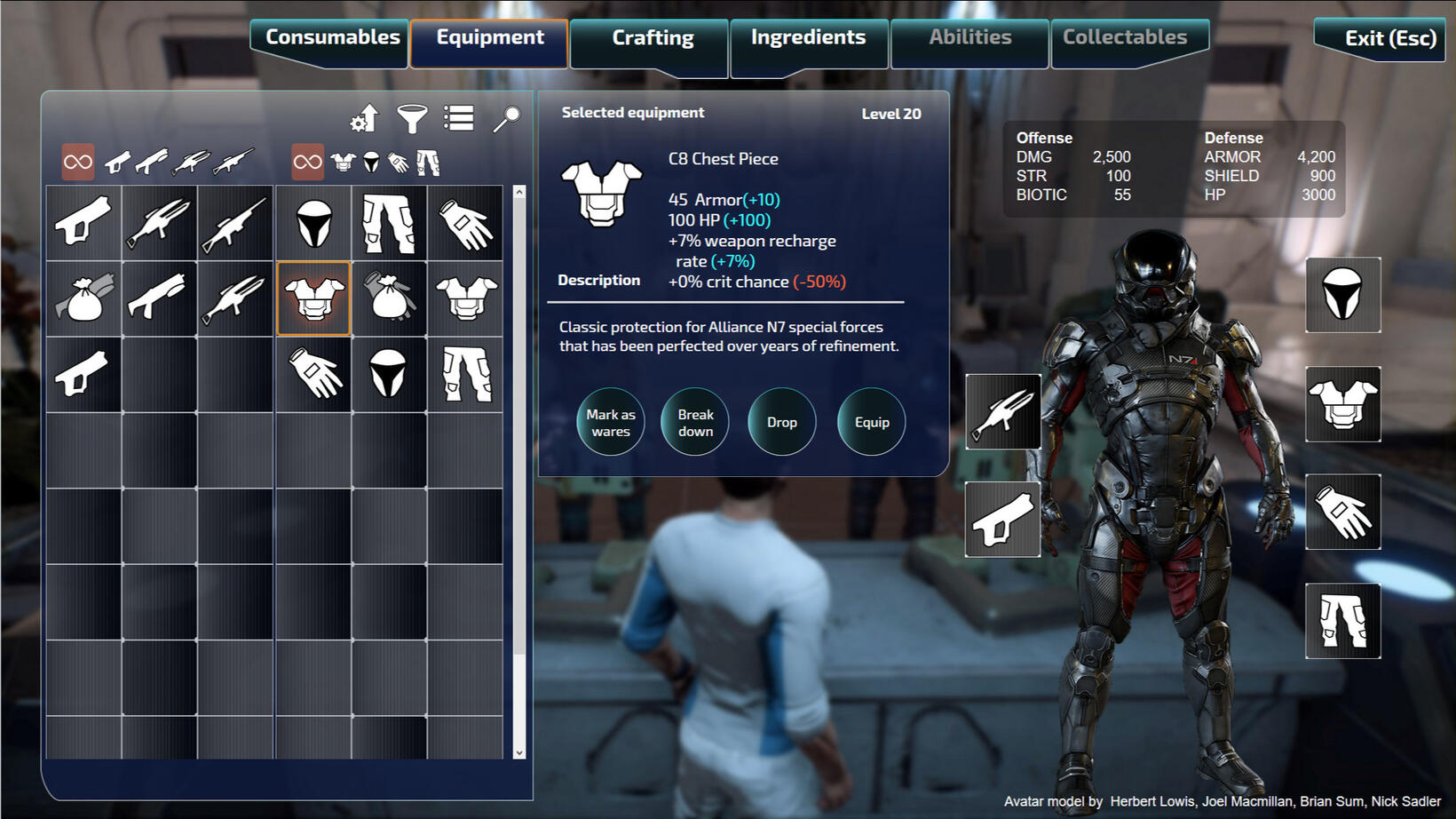
Task: Click the sort gear with arrow icon
Action: pos(364,118)
